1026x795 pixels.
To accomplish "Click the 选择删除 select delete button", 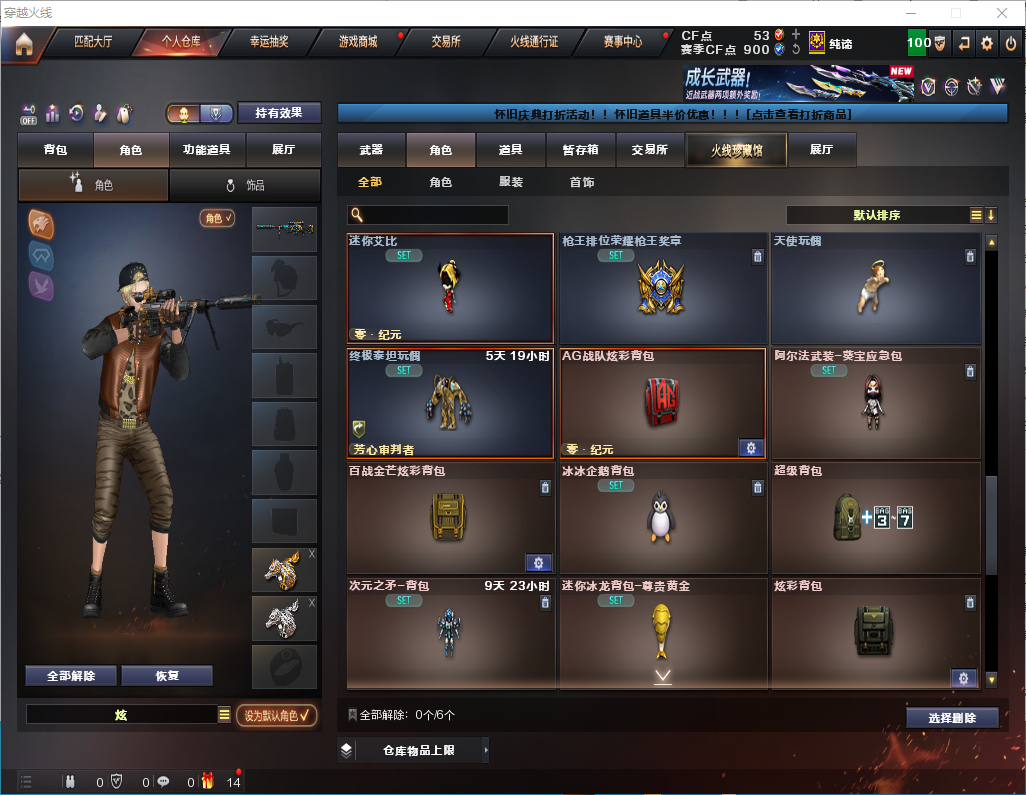I will point(952,718).
